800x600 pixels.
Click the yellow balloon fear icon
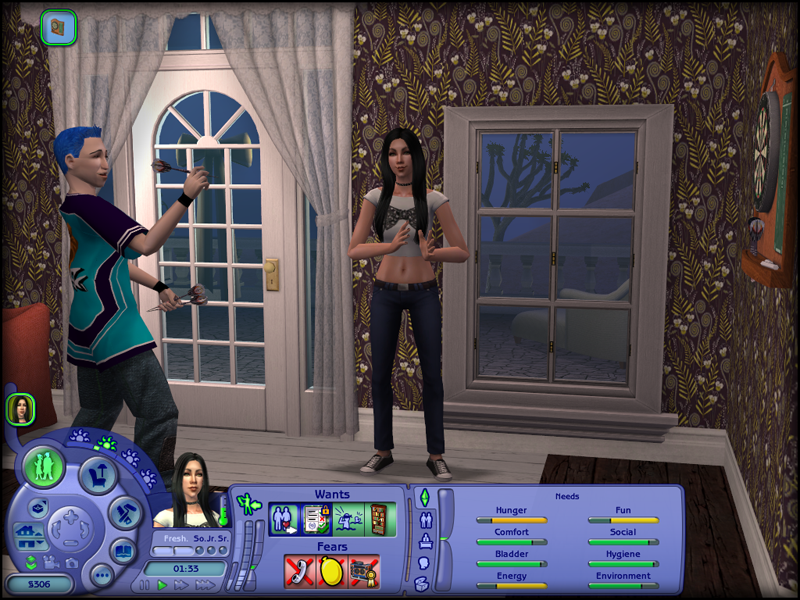(331, 571)
